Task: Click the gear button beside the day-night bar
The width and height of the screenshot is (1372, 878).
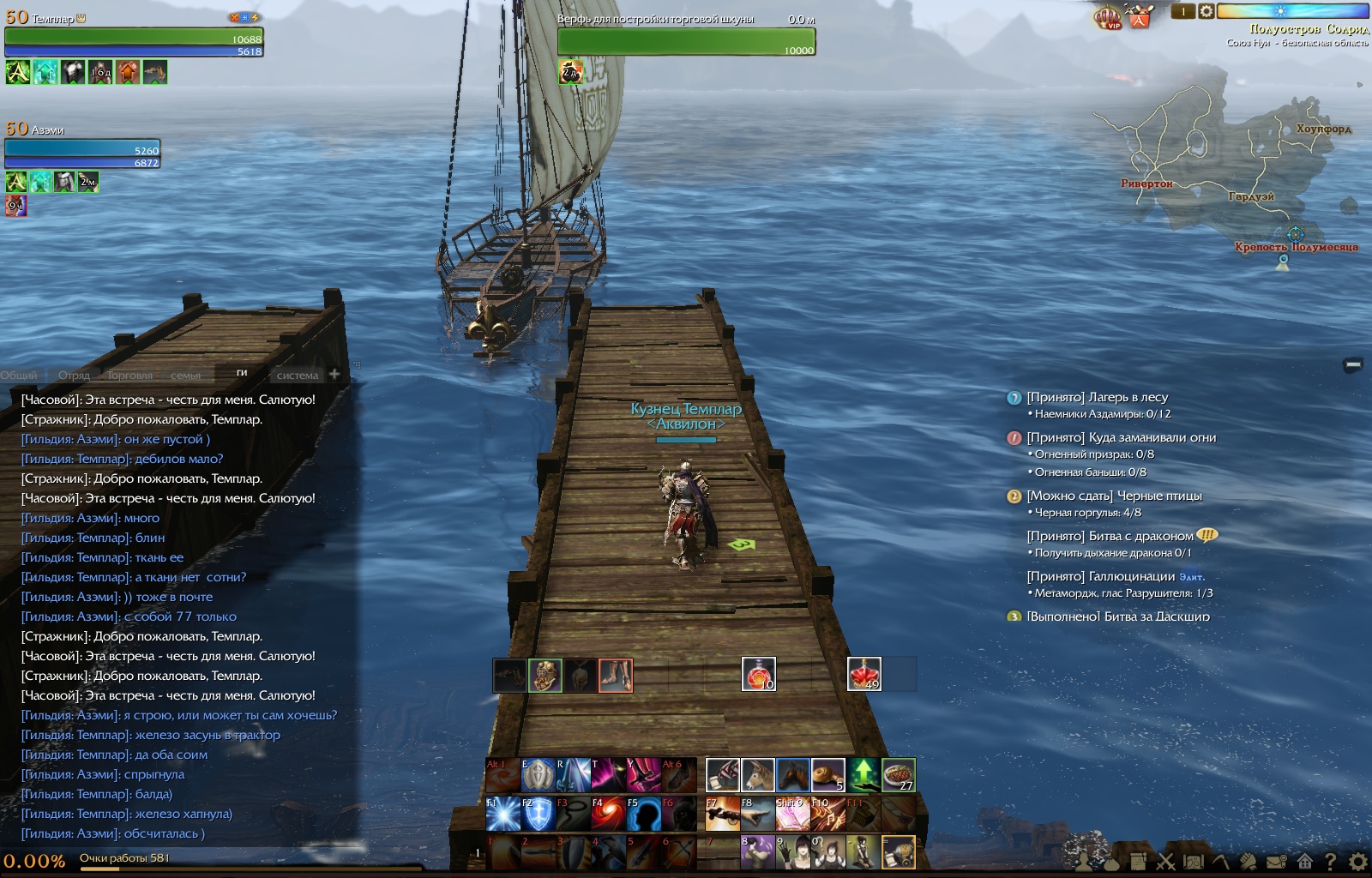Action: click(x=1206, y=11)
